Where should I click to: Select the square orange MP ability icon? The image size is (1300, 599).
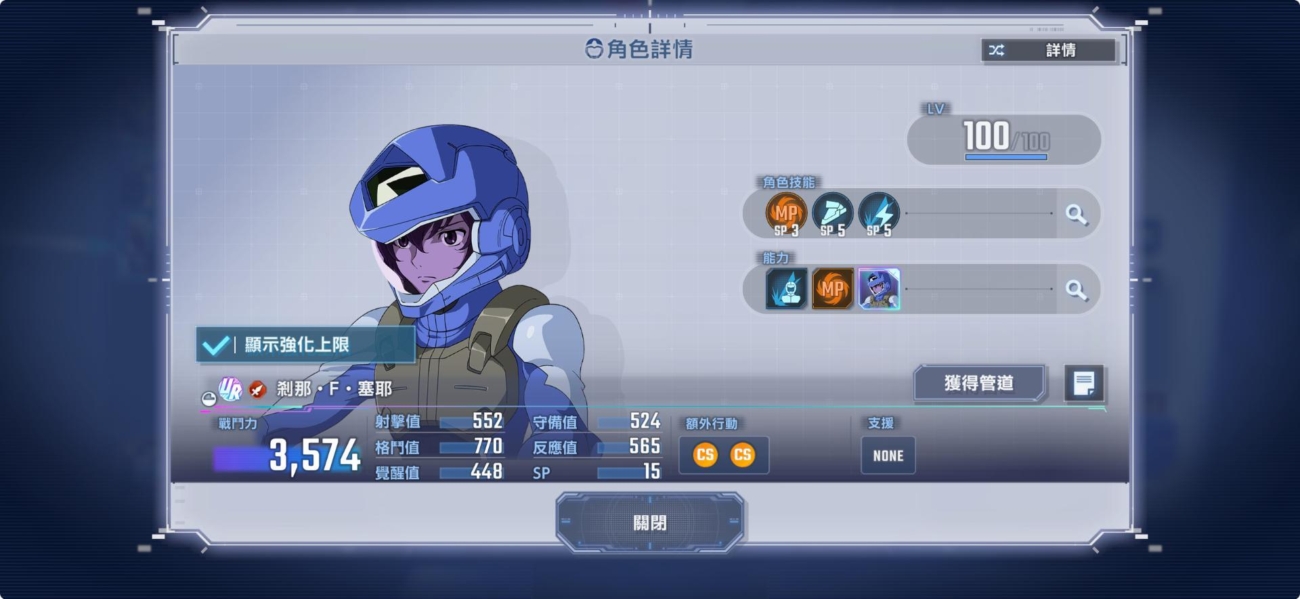(832, 289)
